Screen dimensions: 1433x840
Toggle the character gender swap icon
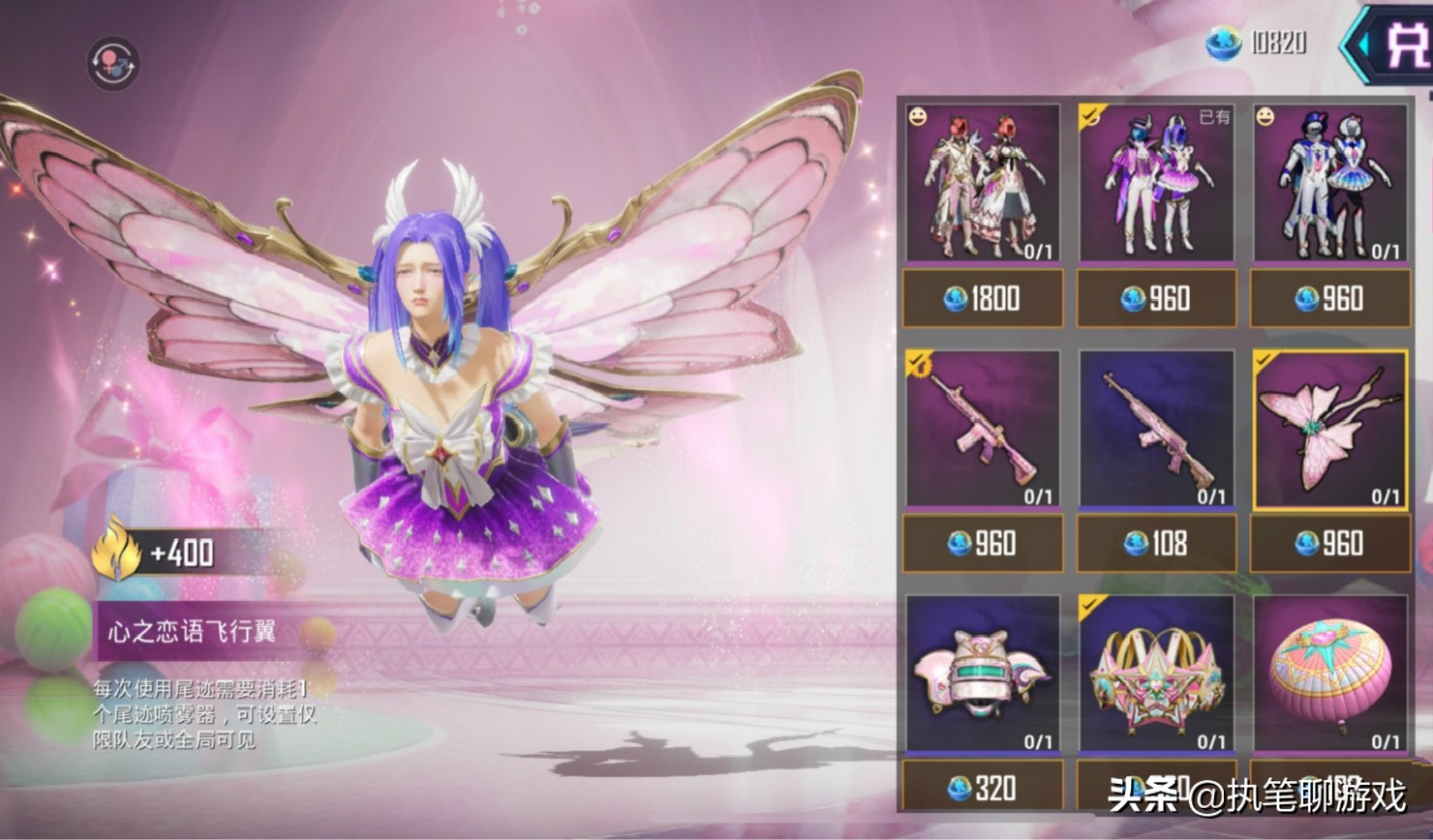[113, 64]
